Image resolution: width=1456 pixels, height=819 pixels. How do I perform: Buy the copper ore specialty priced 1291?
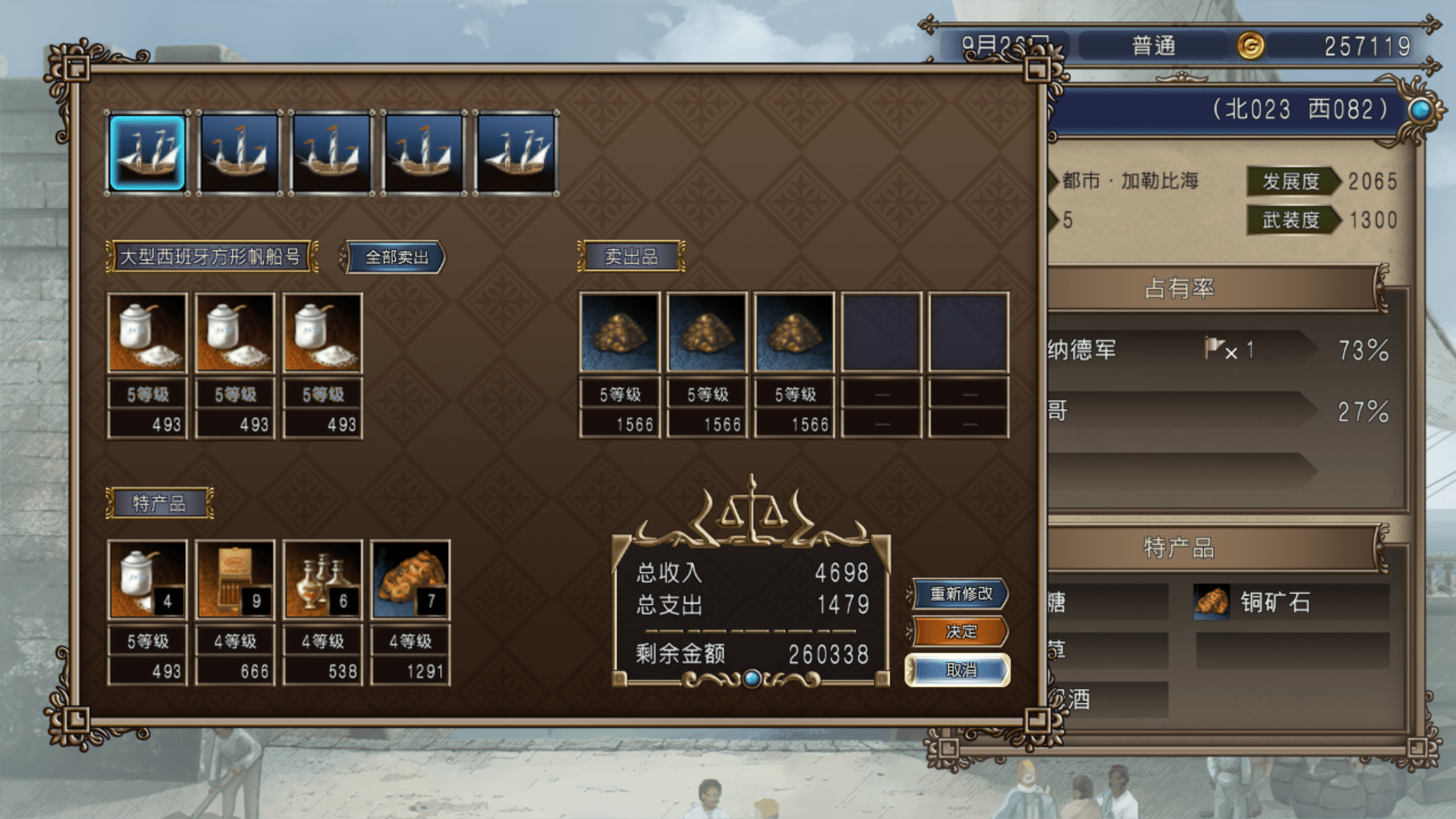coord(410,580)
